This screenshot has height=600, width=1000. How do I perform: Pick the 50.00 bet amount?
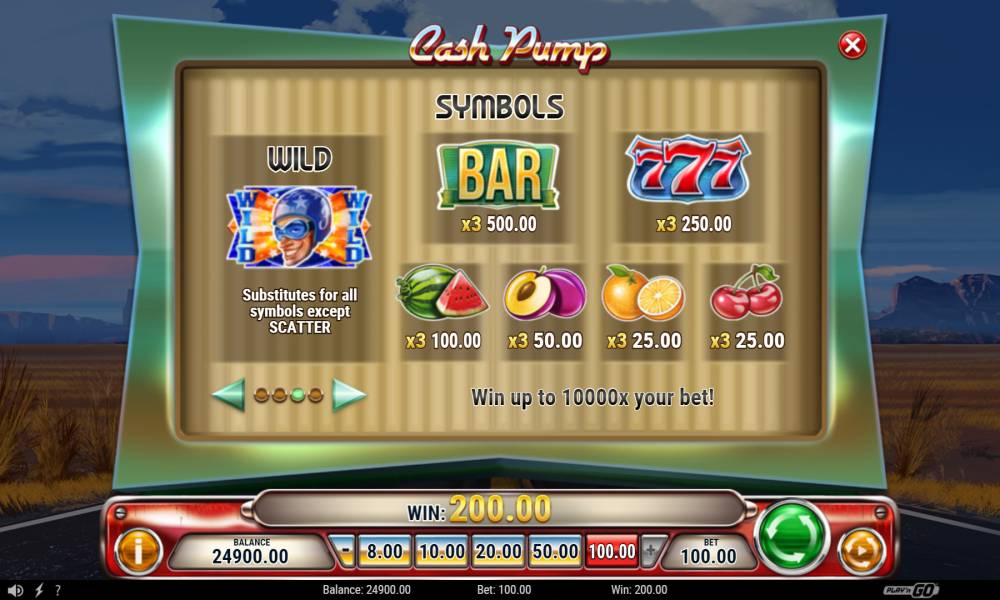coord(555,550)
